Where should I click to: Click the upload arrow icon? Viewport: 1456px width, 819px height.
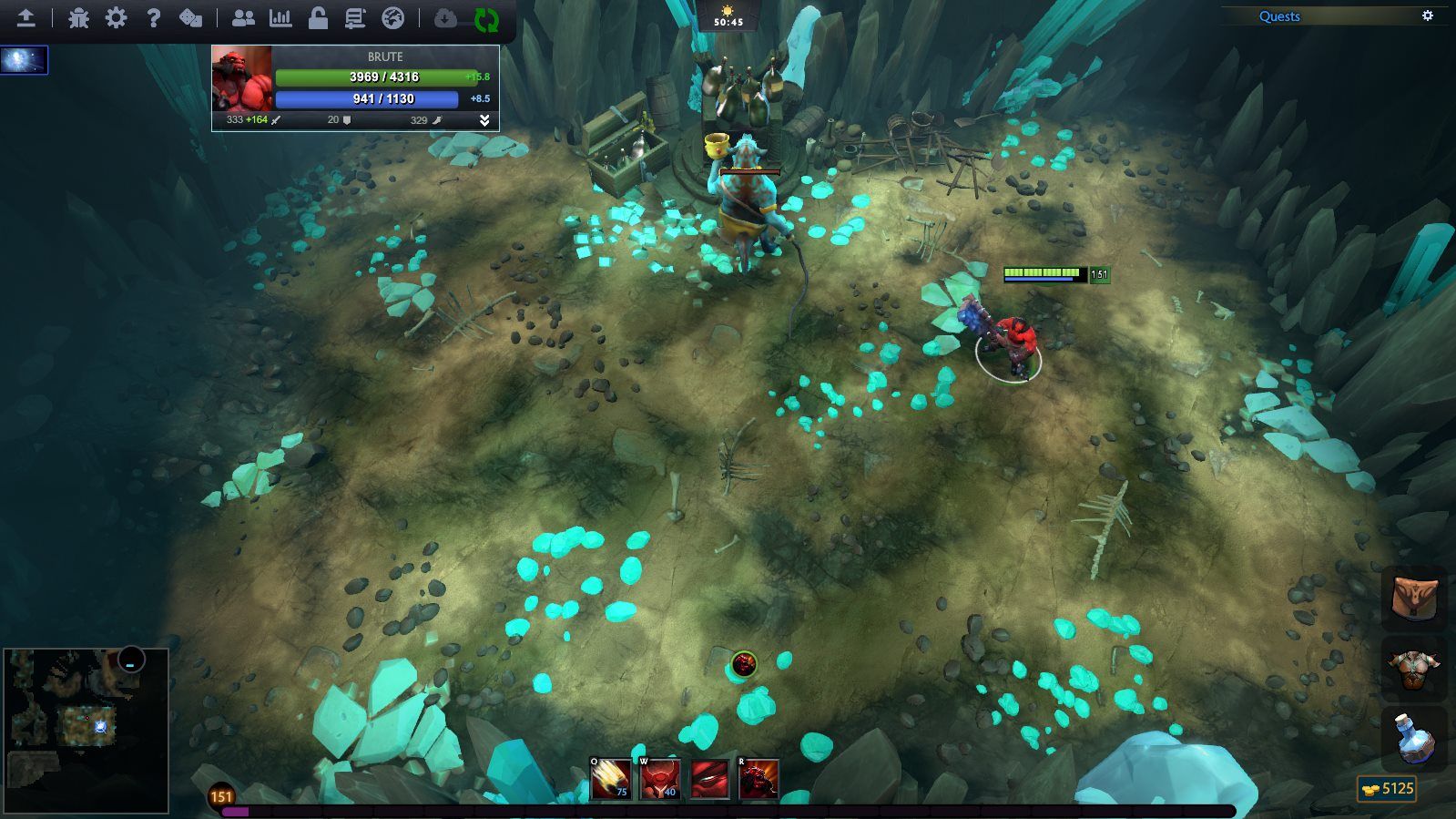point(25,18)
